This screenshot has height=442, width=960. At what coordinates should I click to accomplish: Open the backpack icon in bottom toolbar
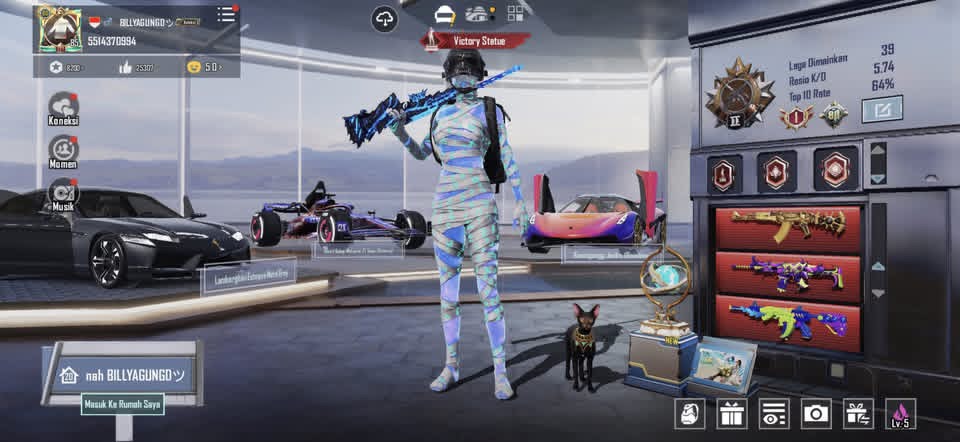tap(688, 412)
